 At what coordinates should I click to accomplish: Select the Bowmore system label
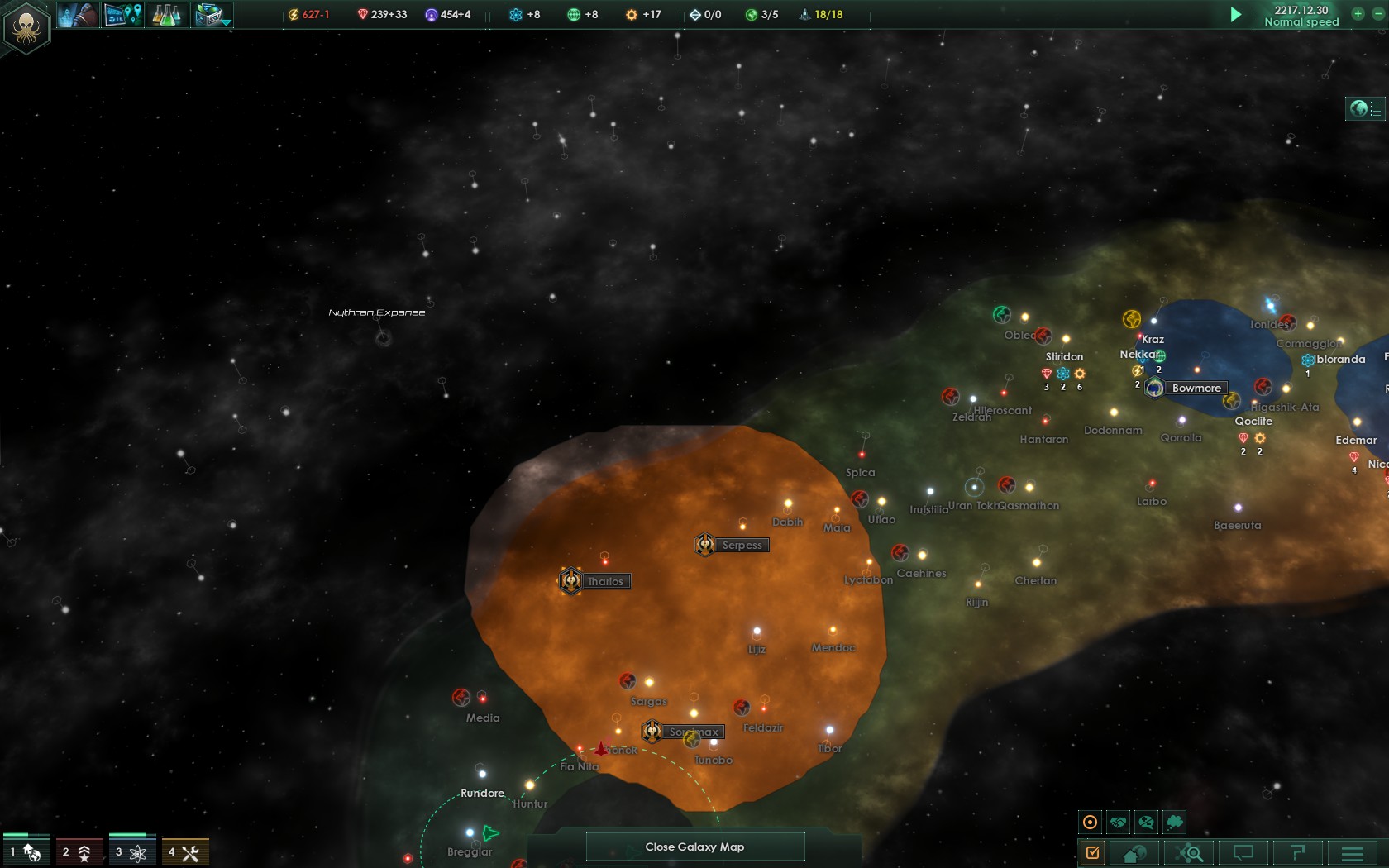click(1196, 388)
